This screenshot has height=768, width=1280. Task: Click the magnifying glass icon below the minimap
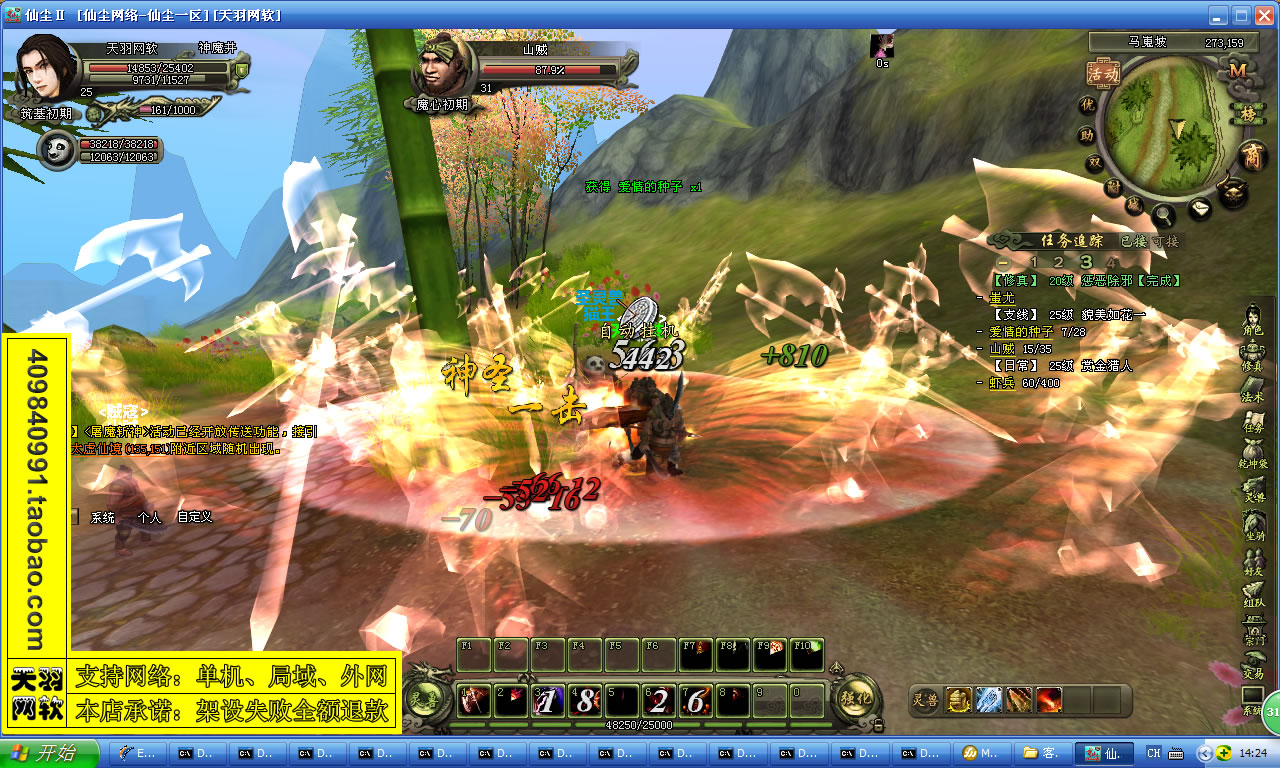coord(1163,214)
